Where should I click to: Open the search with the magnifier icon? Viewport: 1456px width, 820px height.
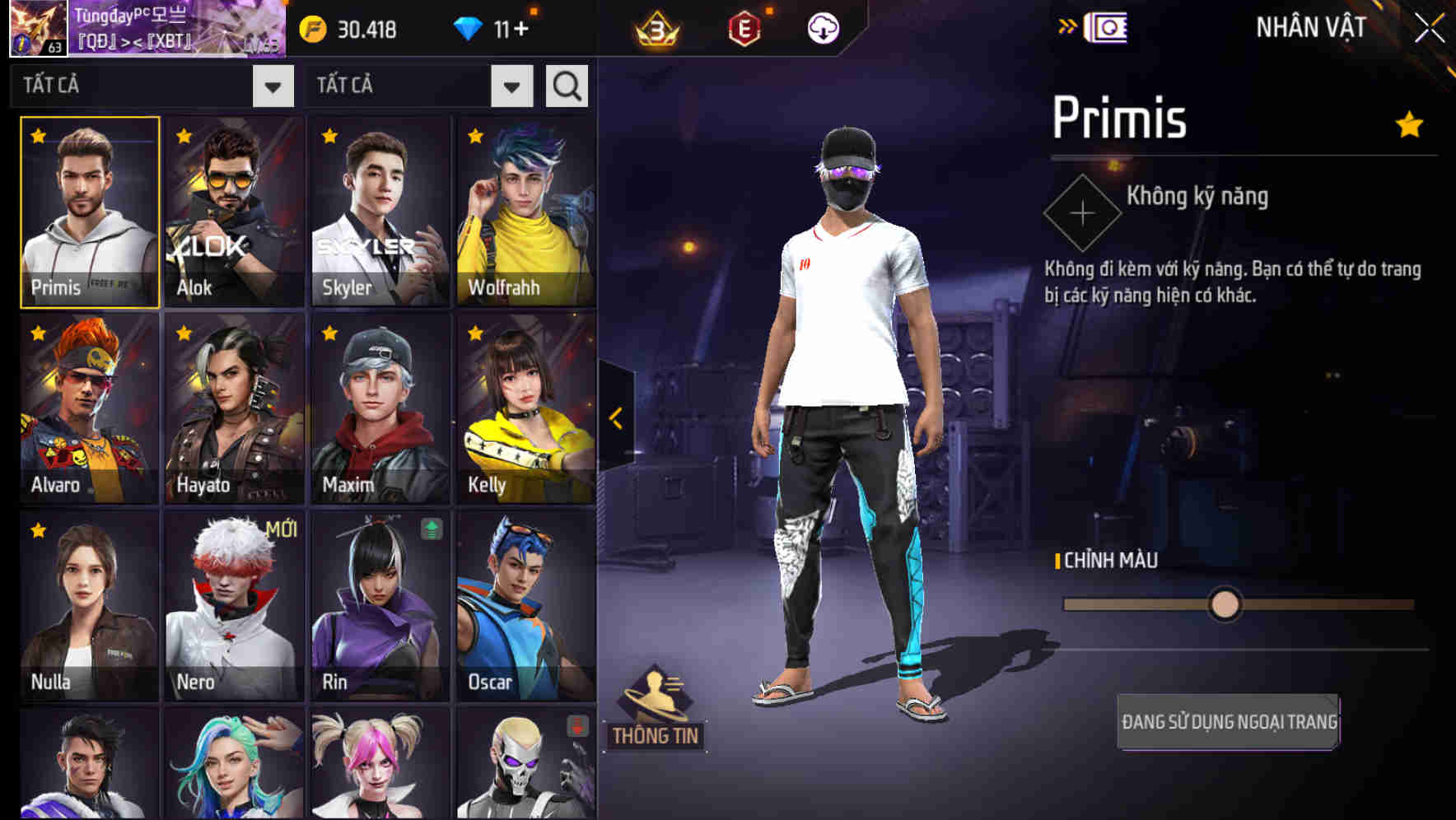pos(566,85)
